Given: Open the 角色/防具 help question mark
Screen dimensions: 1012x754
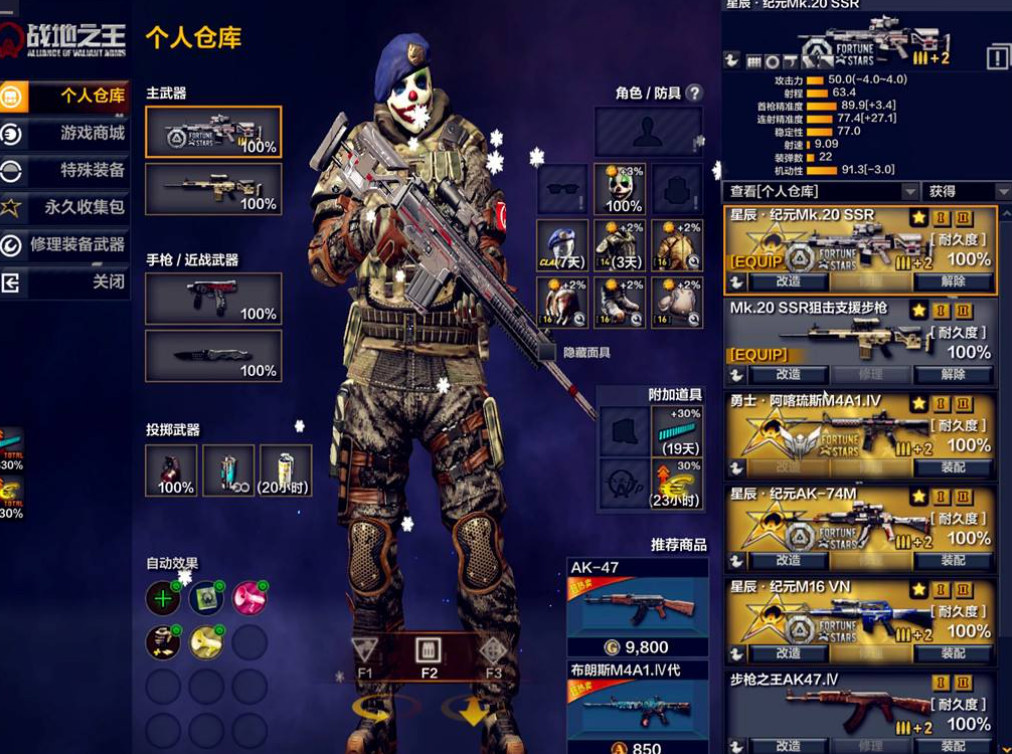Looking at the screenshot, I should coord(694,93).
